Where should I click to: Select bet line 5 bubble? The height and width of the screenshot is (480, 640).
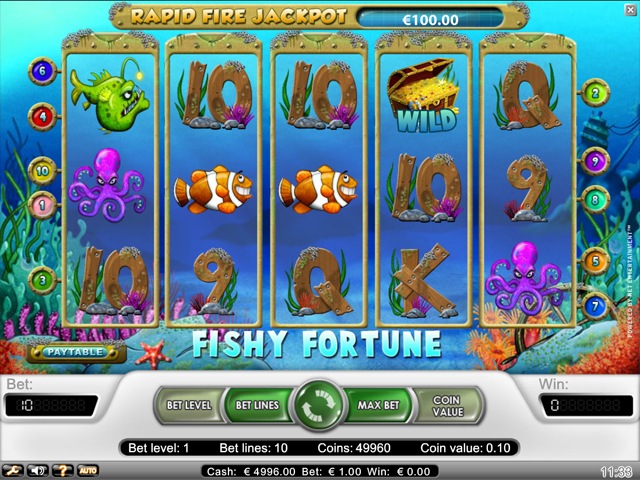[596, 263]
